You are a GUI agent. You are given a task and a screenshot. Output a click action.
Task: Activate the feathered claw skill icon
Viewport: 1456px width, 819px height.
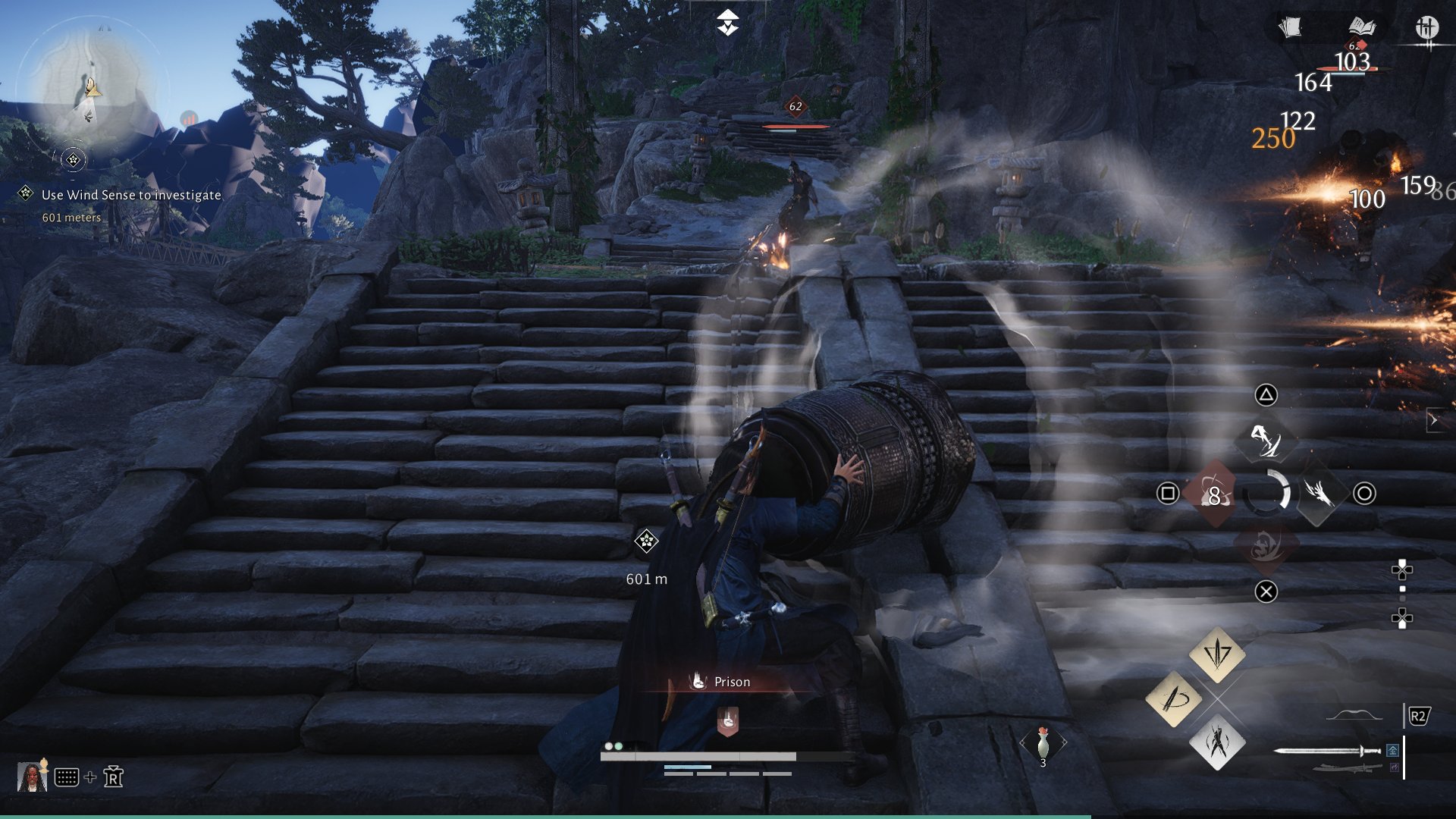(x=1318, y=494)
